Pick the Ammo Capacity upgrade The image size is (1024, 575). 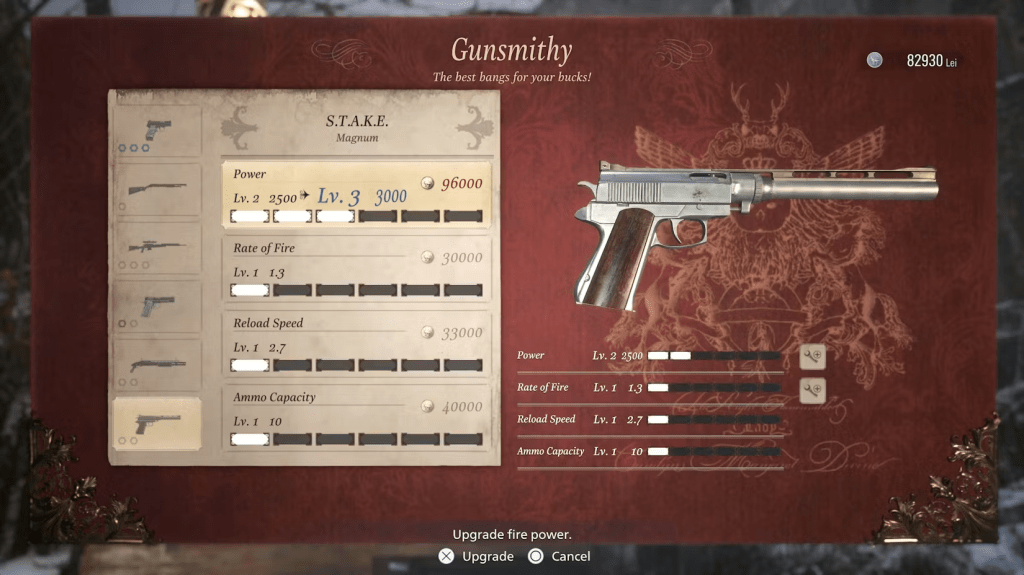356,417
